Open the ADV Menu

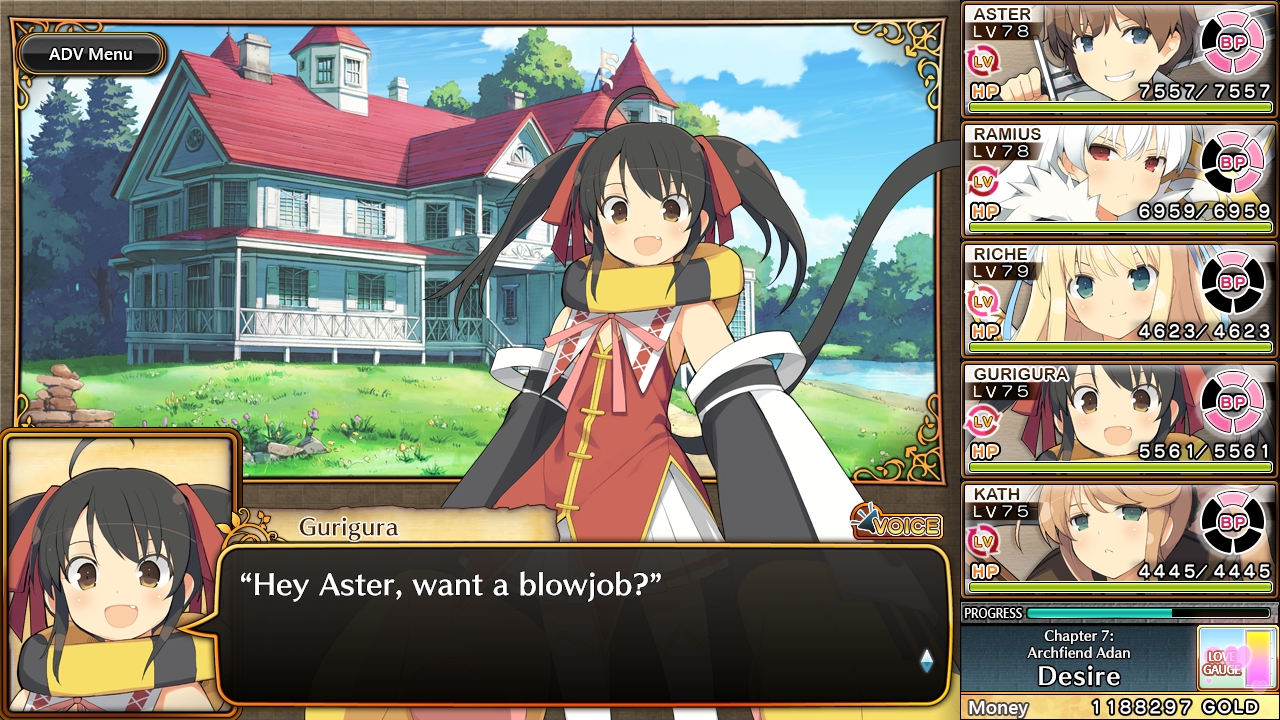pos(91,54)
